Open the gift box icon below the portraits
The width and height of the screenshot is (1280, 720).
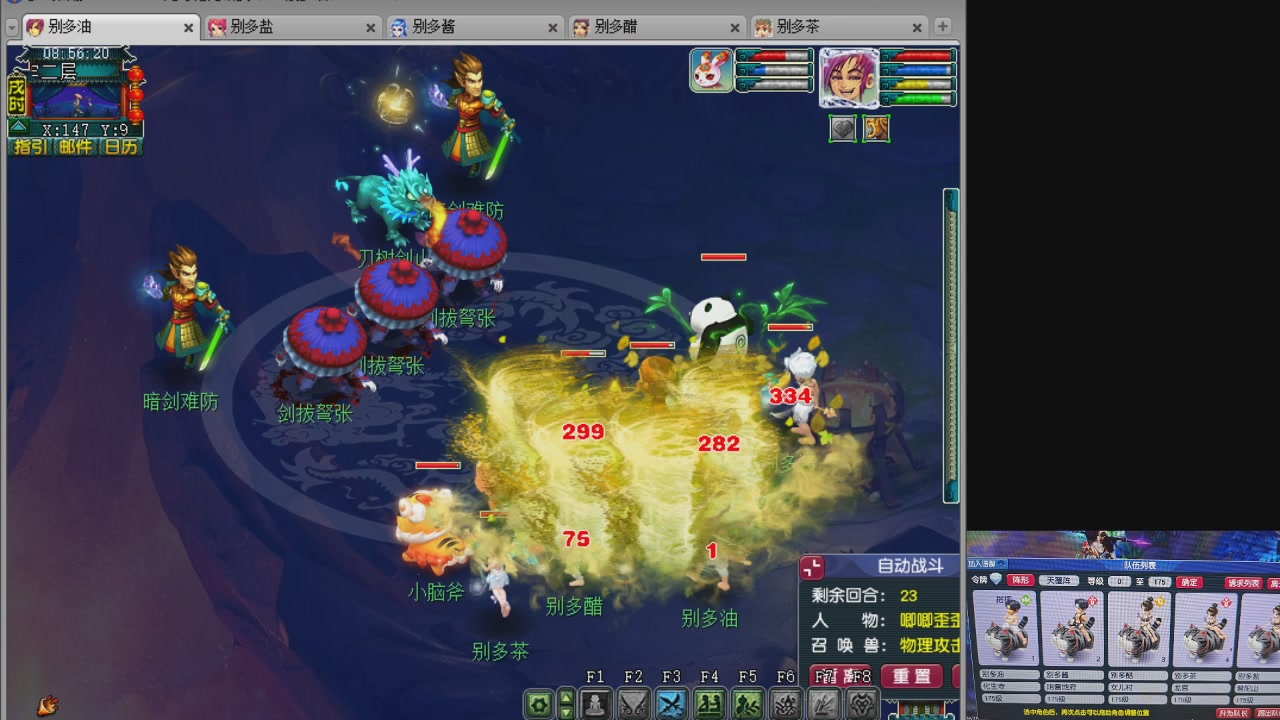876,128
